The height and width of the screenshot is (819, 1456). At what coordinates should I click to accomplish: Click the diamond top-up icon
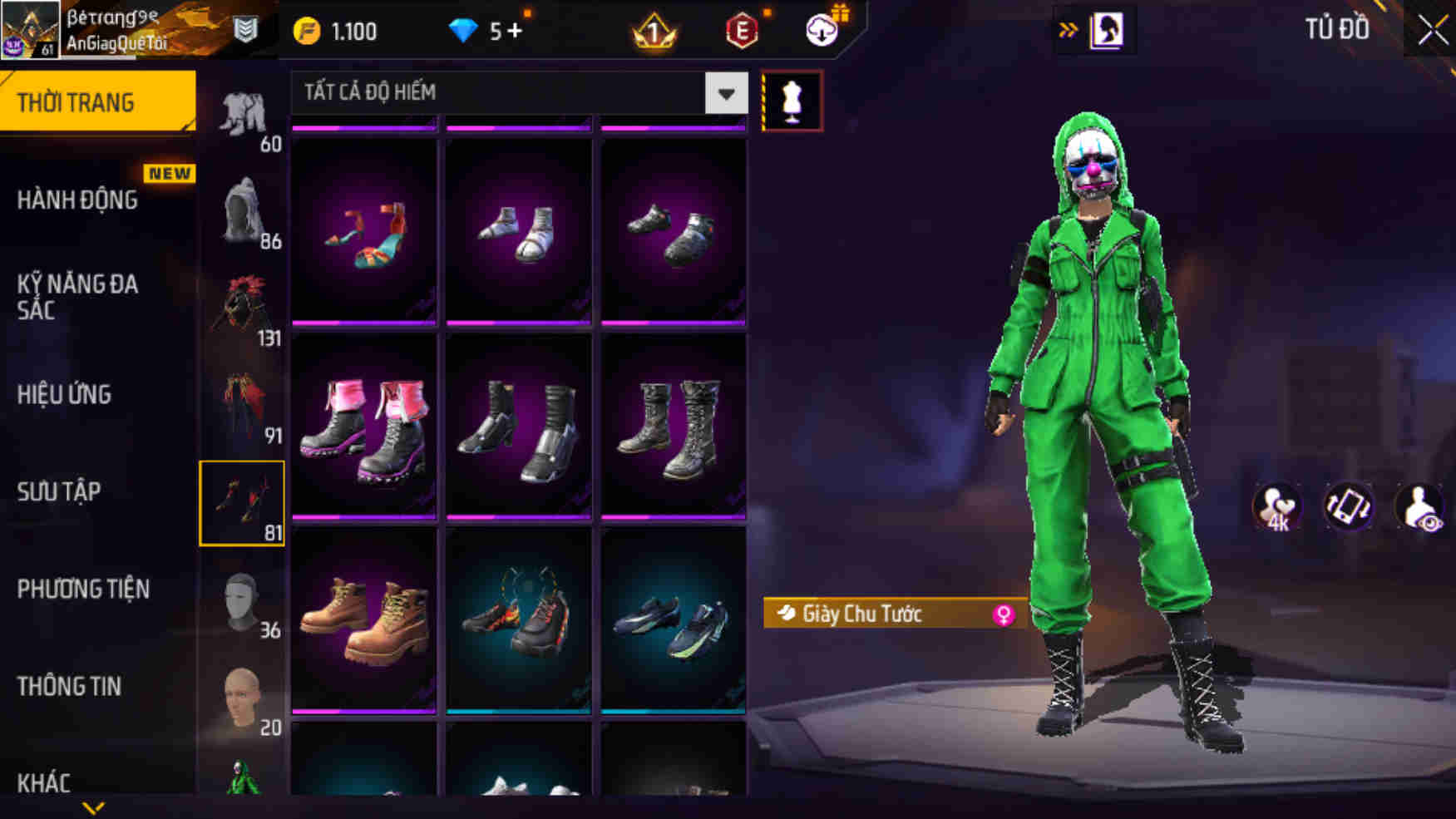pos(463,29)
